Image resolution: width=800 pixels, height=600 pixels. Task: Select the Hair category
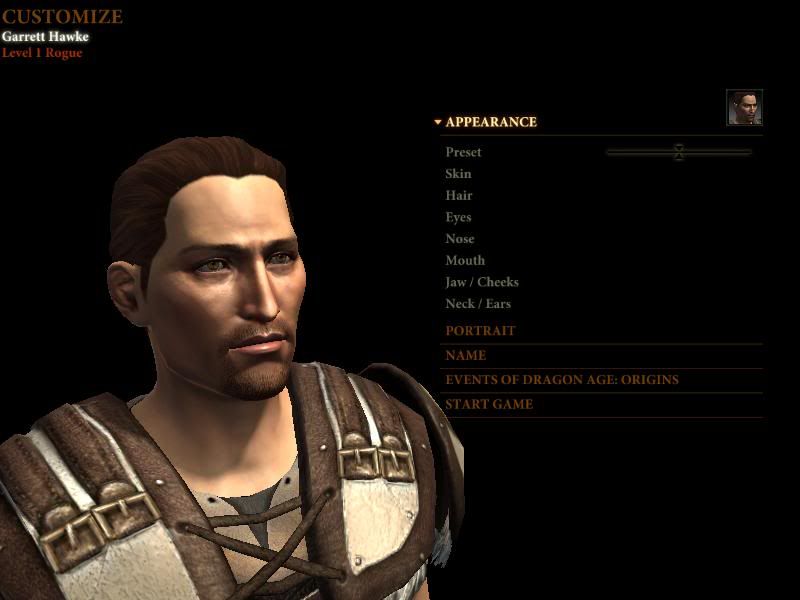[x=459, y=196]
